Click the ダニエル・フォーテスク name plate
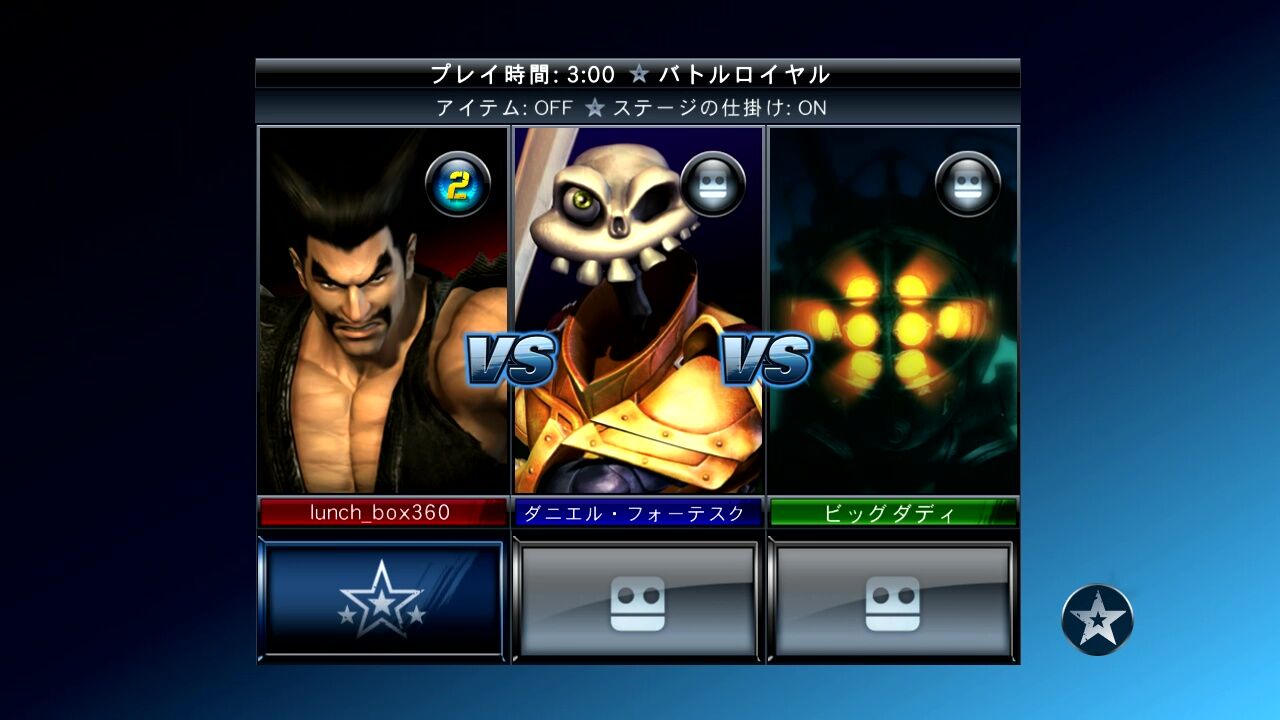Viewport: 1280px width, 720px height. pos(637,511)
